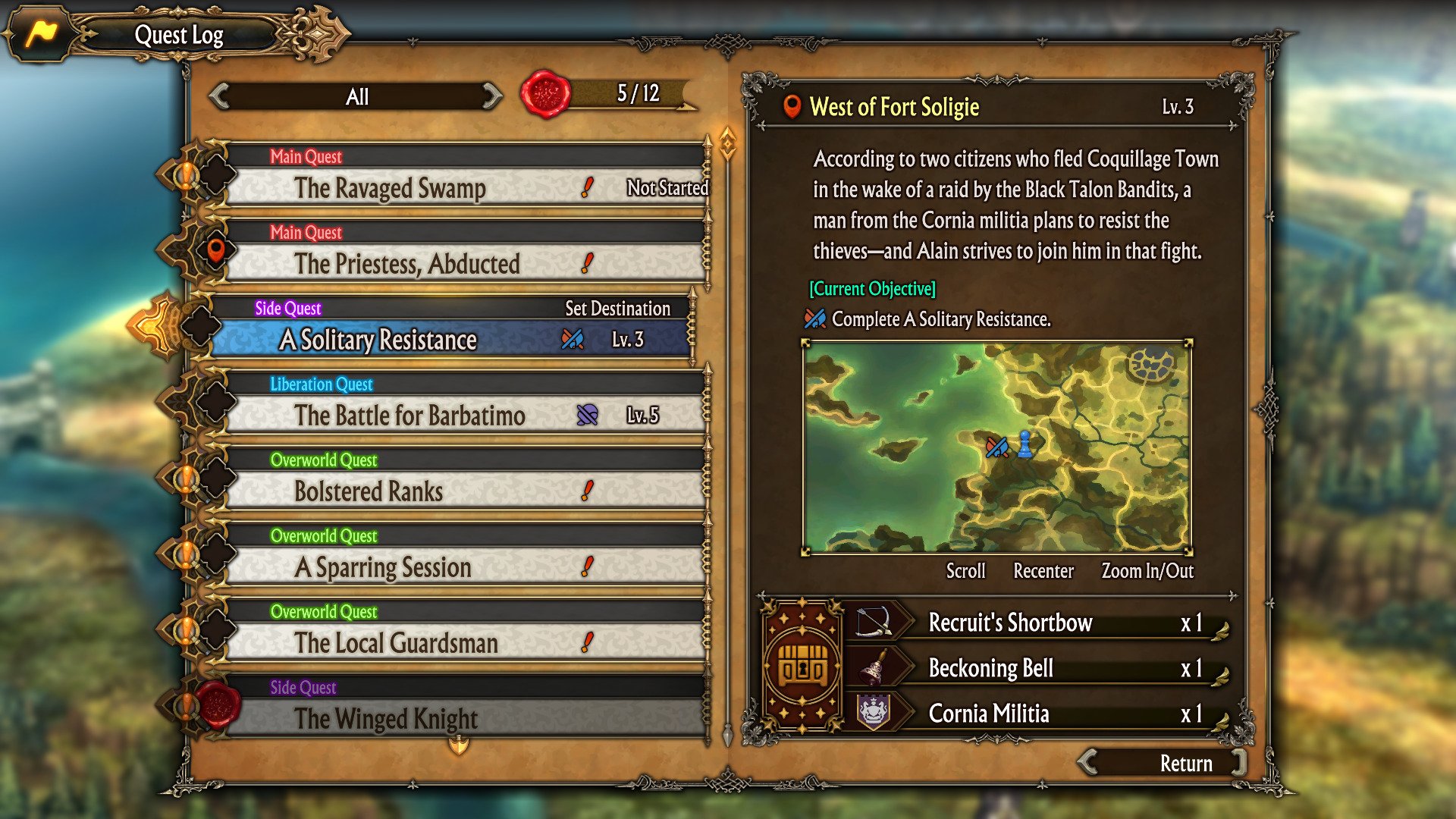The height and width of the screenshot is (819, 1456).
Task: Click the crossed swords marker on map
Action: coord(996,447)
